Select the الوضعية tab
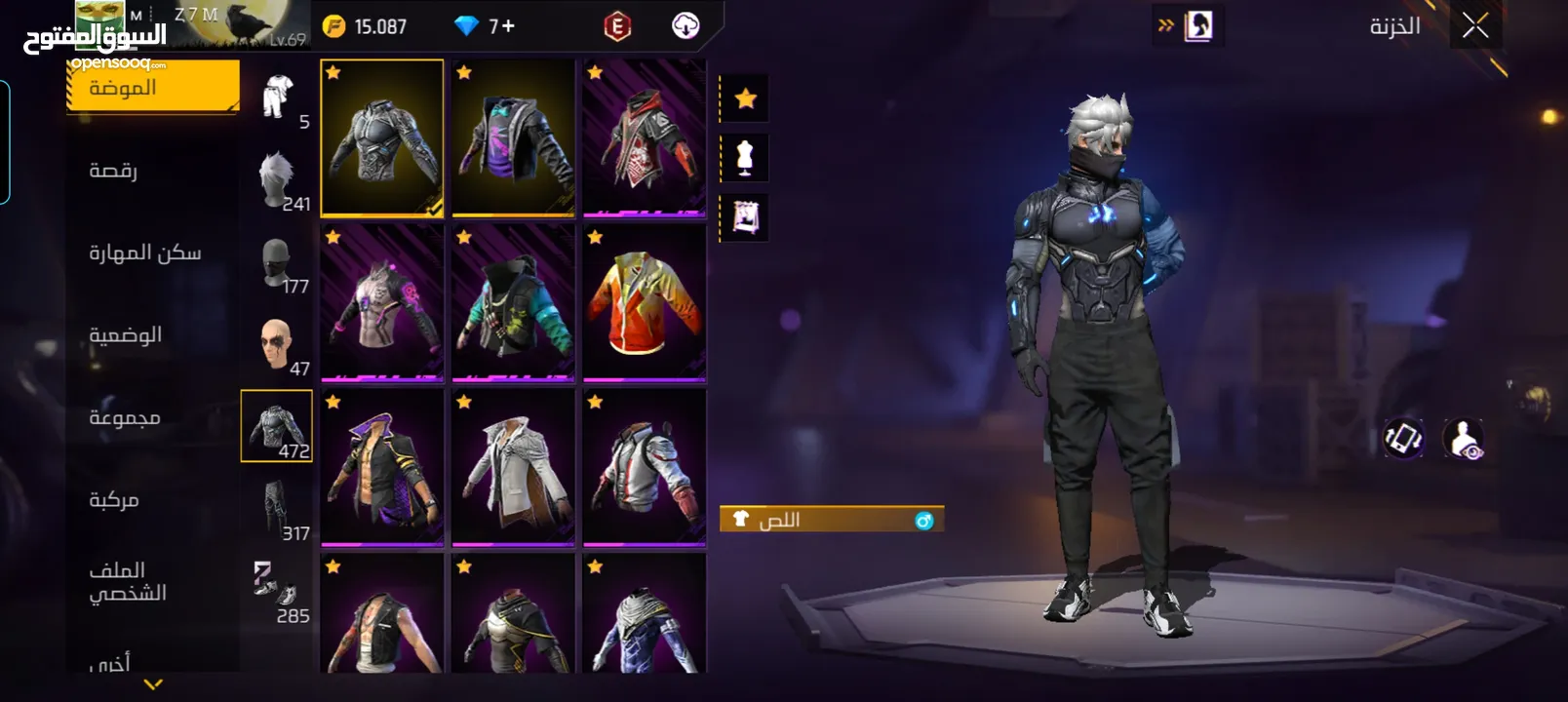 point(126,335)
